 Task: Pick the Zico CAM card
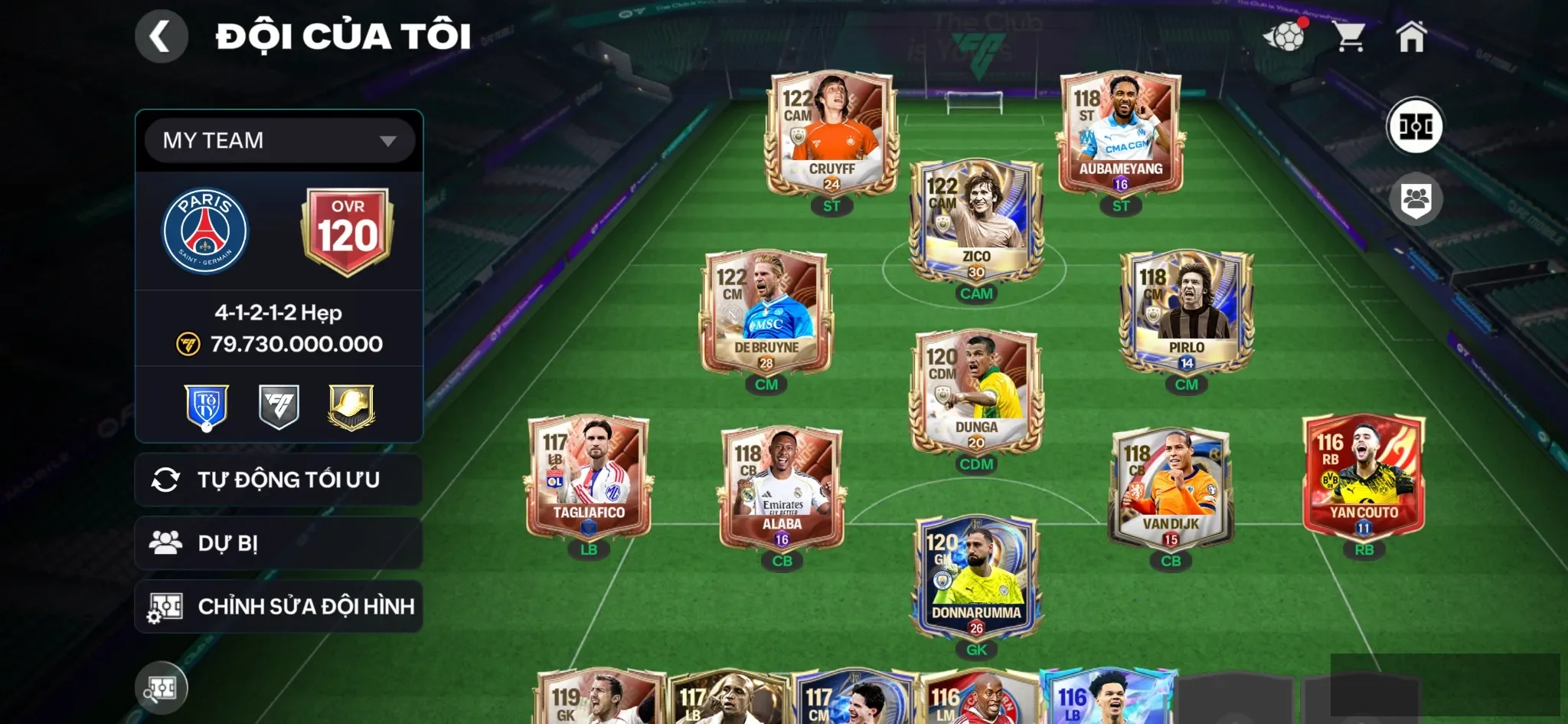[975, 222]
